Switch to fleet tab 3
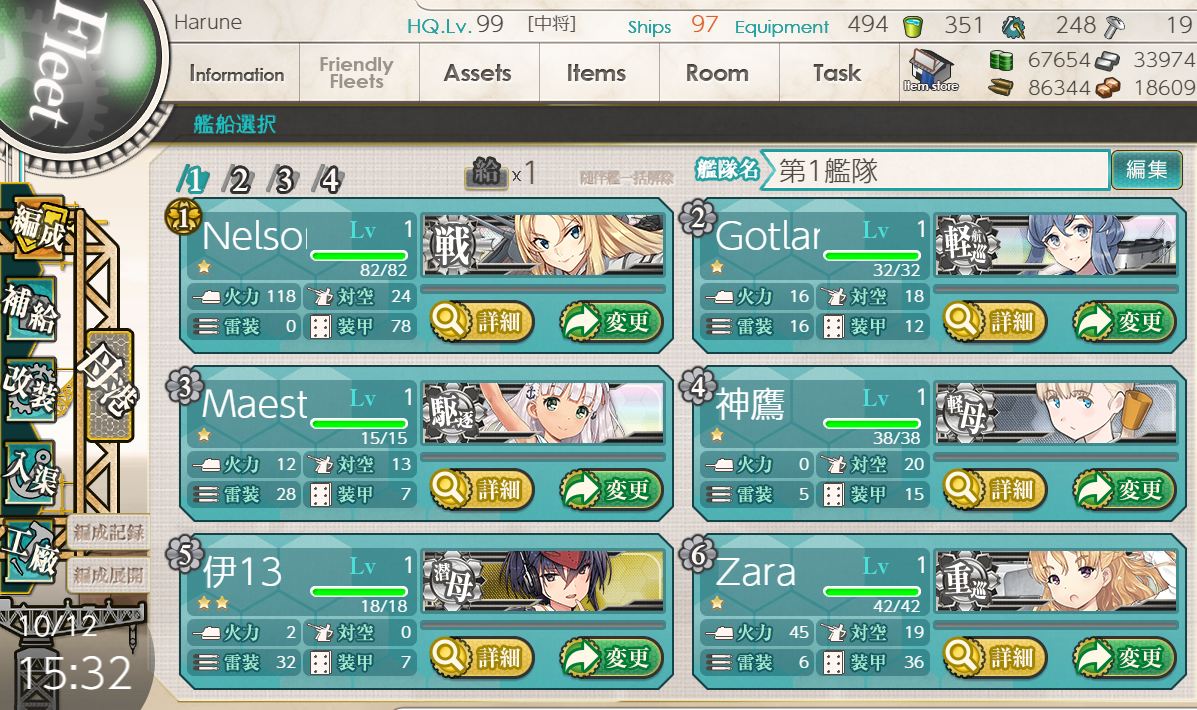The image size is (1197, 710). click(x=284, y=180)
